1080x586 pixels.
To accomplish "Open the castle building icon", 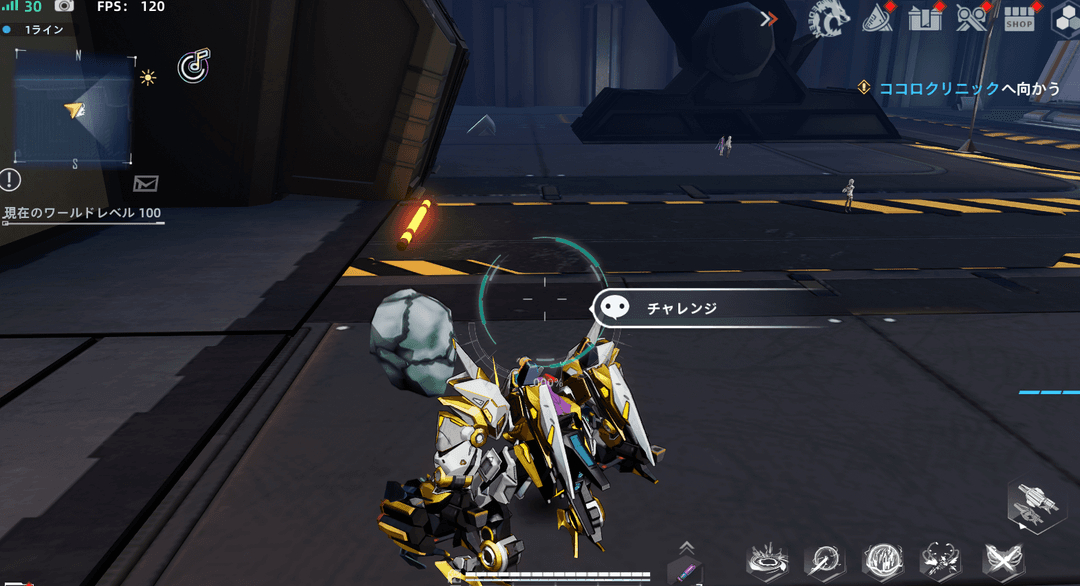I will pos(924,18).
